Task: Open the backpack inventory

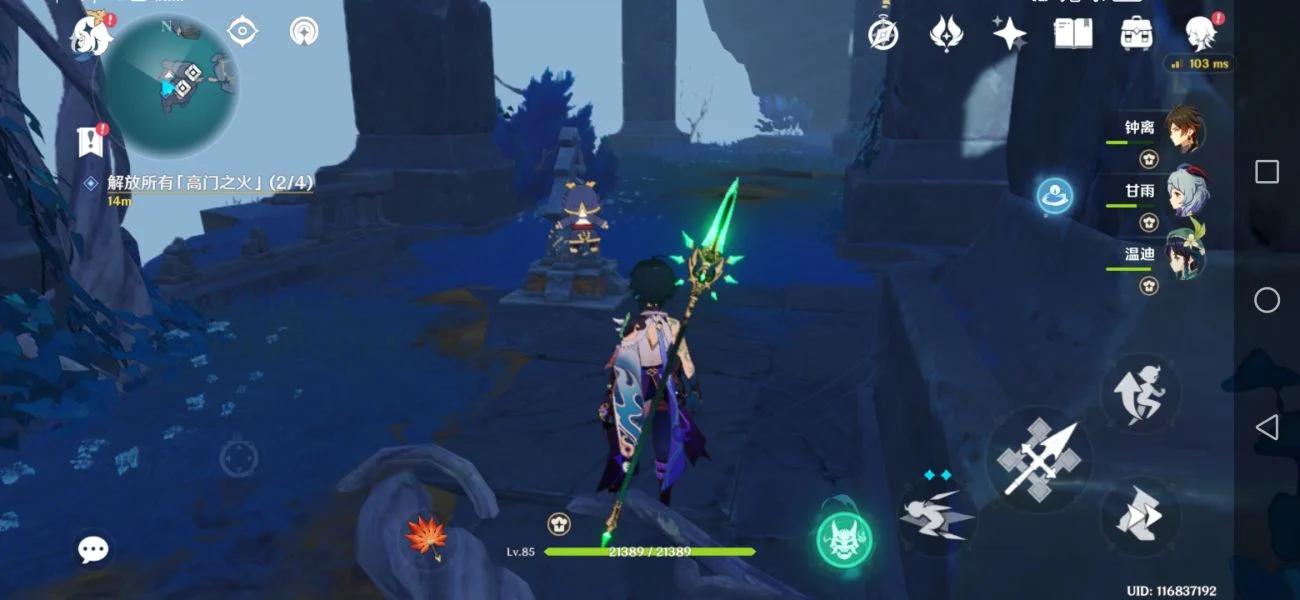Action: (x=1136, y=34)
